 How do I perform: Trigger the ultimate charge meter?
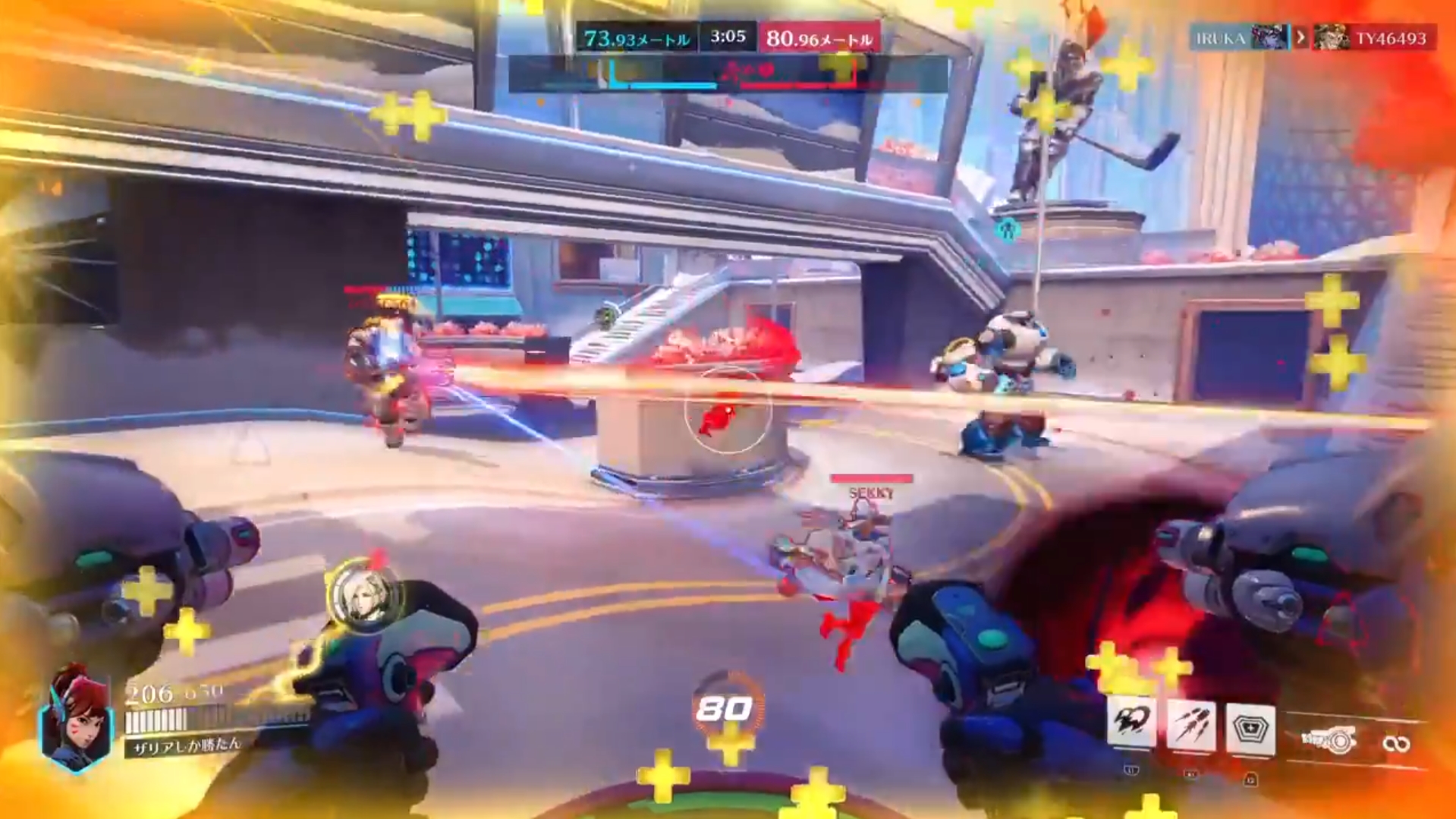(x=725, y=708)
